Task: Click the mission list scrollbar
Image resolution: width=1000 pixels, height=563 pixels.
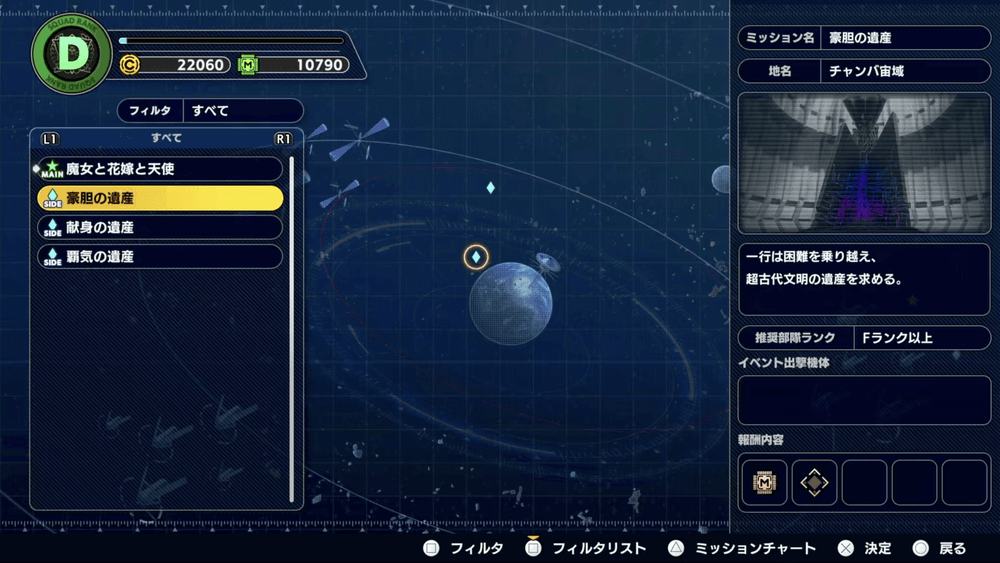Action: (x=292, y=330)
